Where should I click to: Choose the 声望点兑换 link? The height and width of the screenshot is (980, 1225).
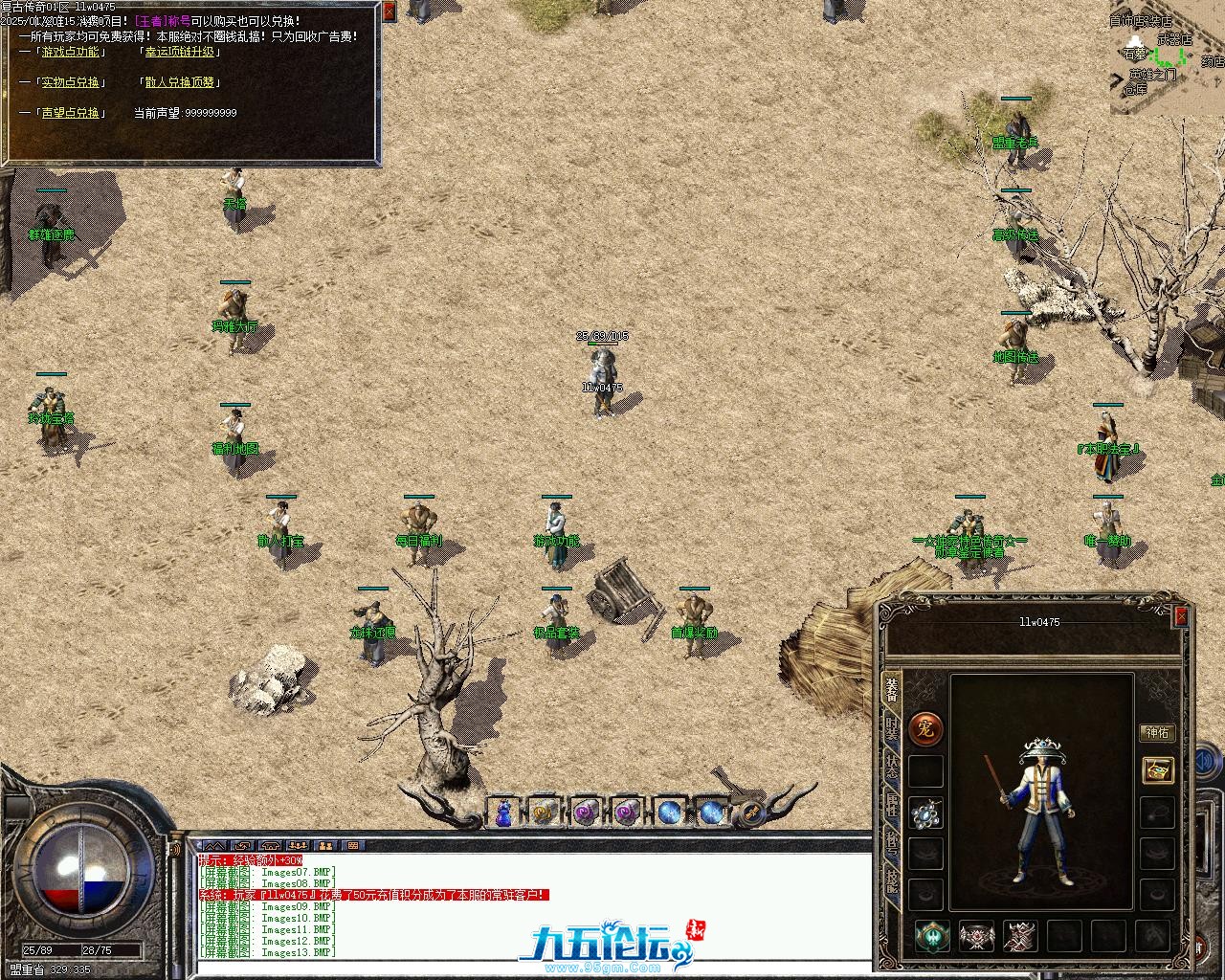tap(70, 113)
